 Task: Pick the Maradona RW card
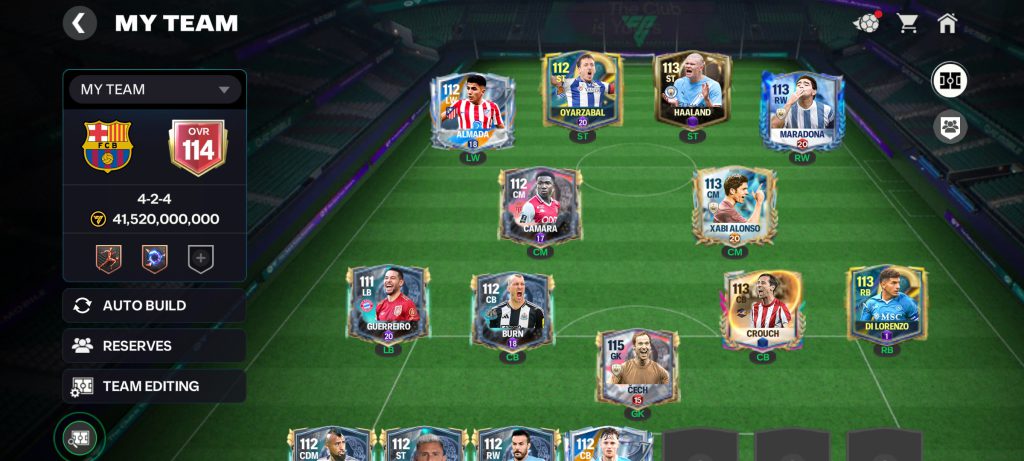click(802, 110)
